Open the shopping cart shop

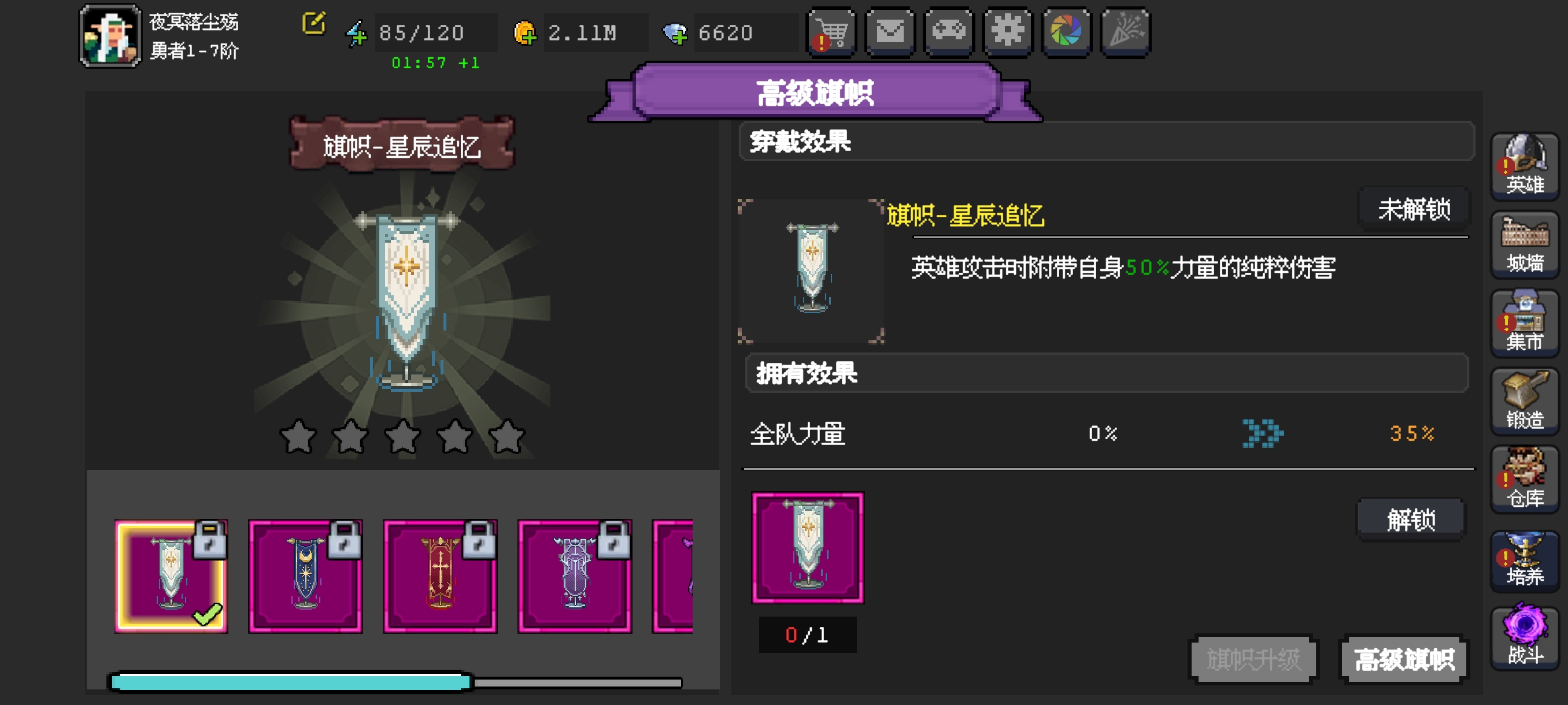(x=831, y=33)
